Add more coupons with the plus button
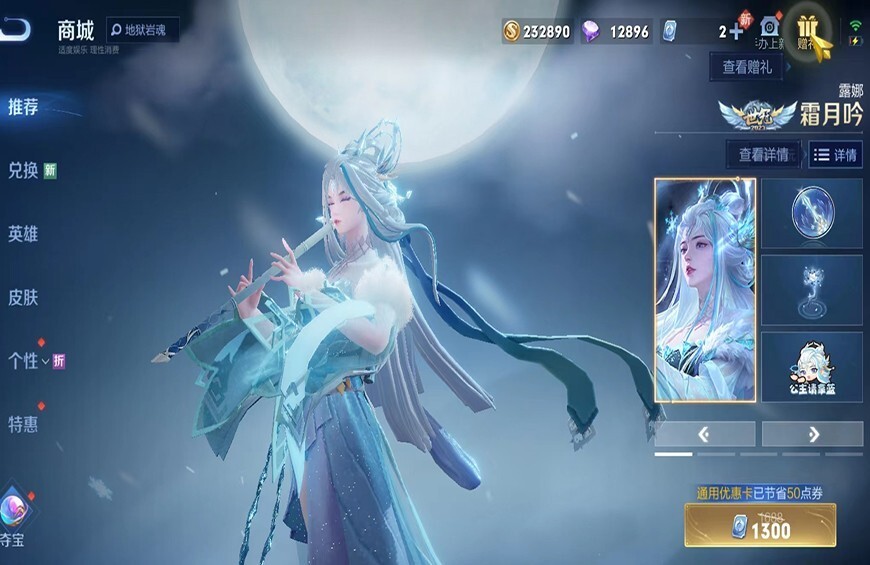This screenshot has height=565, width=870. (736, 31)
